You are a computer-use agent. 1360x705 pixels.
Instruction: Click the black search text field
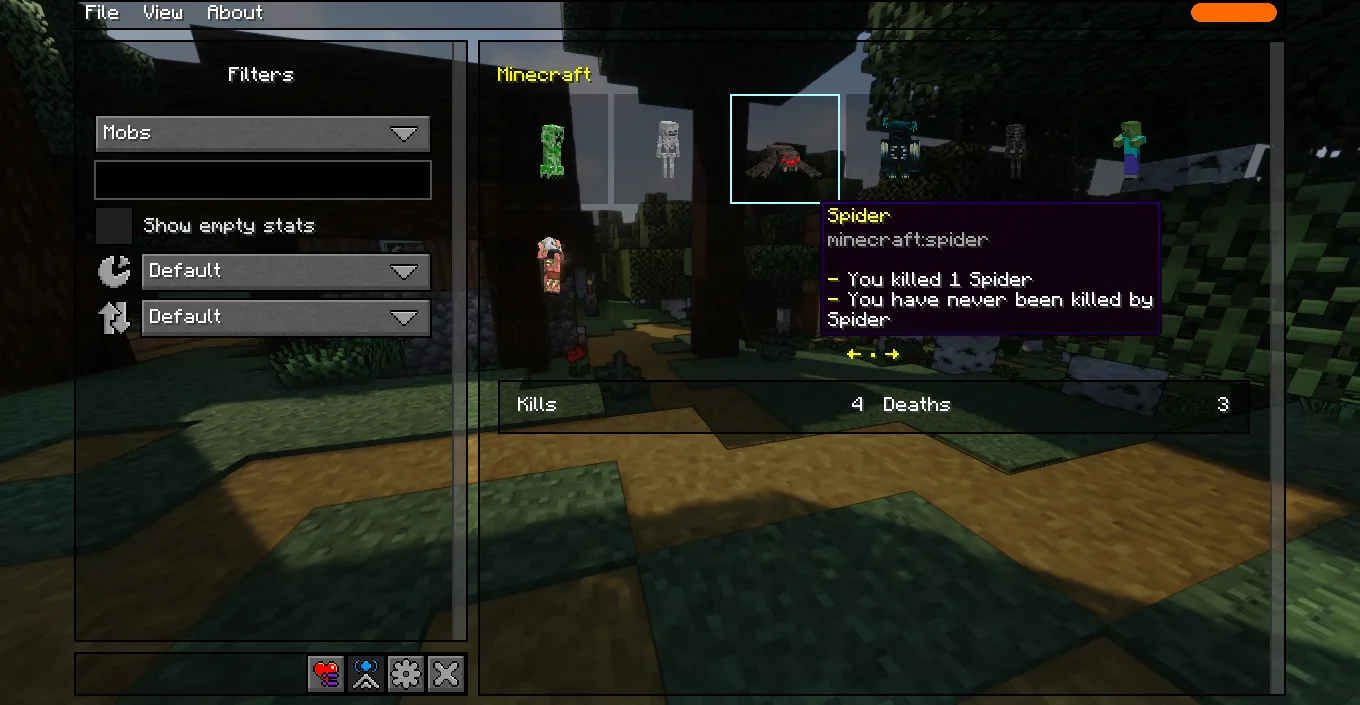click(x=263, y=180)
